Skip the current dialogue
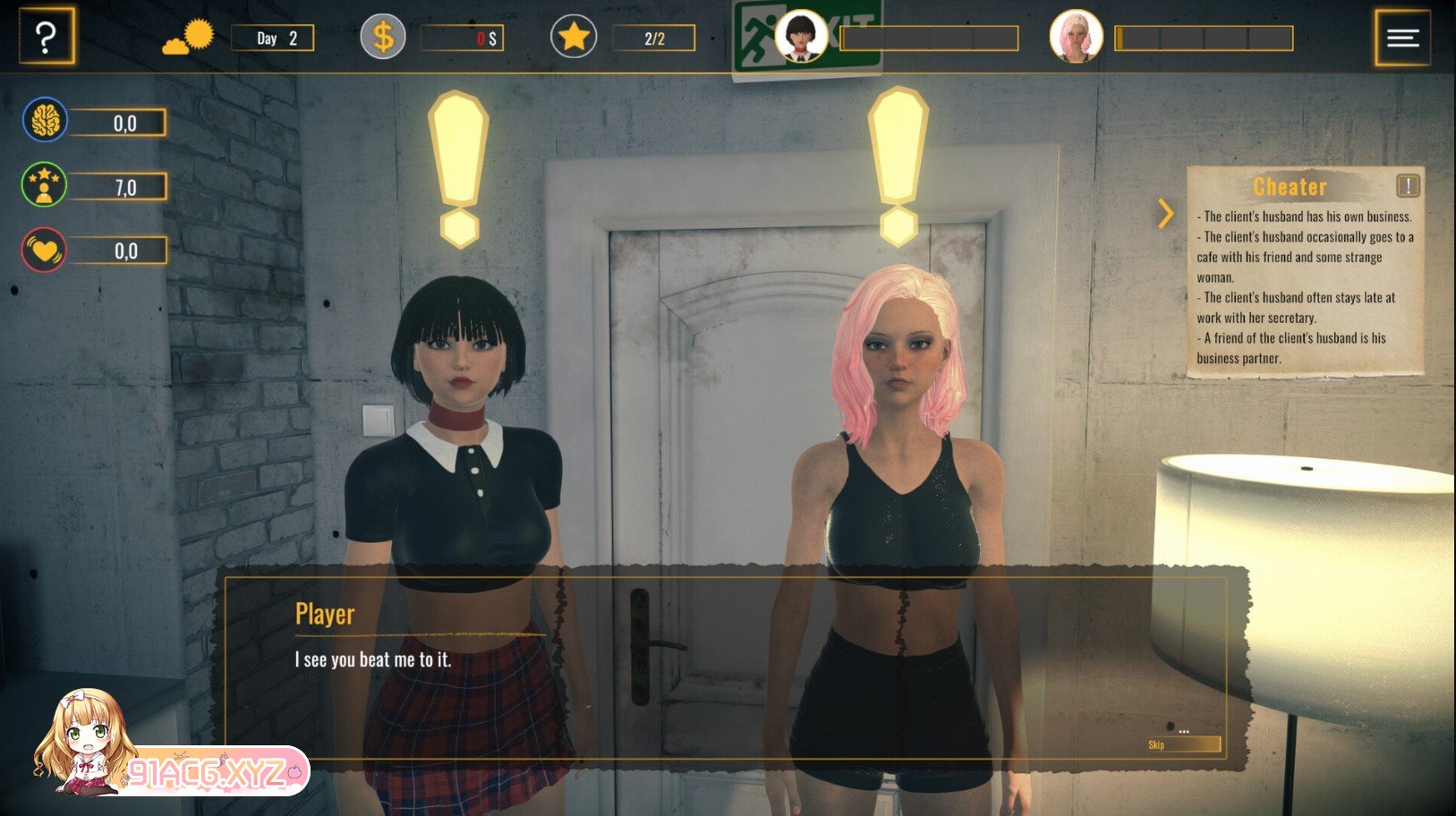 [1183, 744]
